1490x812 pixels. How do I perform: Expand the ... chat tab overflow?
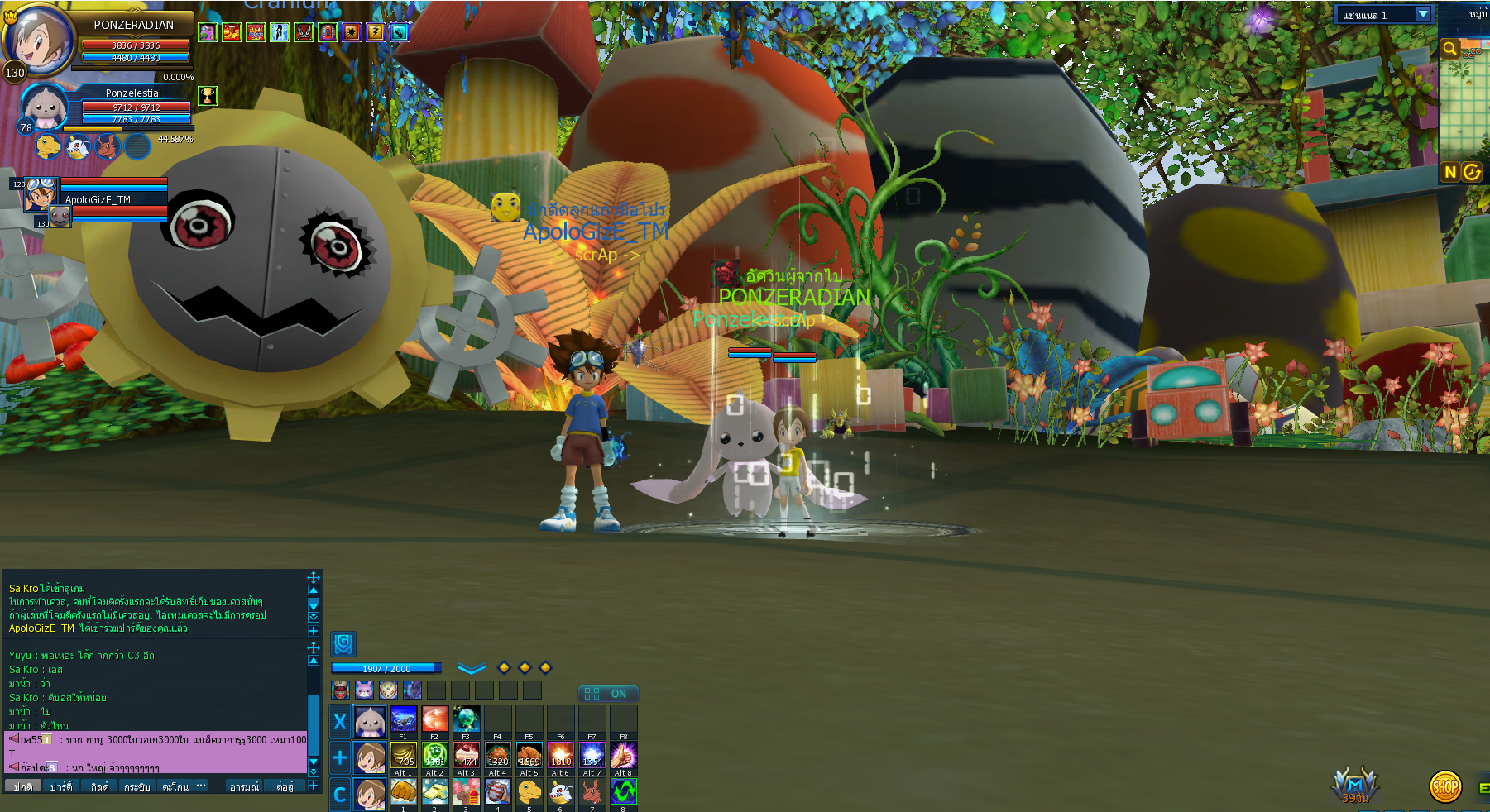200,786
